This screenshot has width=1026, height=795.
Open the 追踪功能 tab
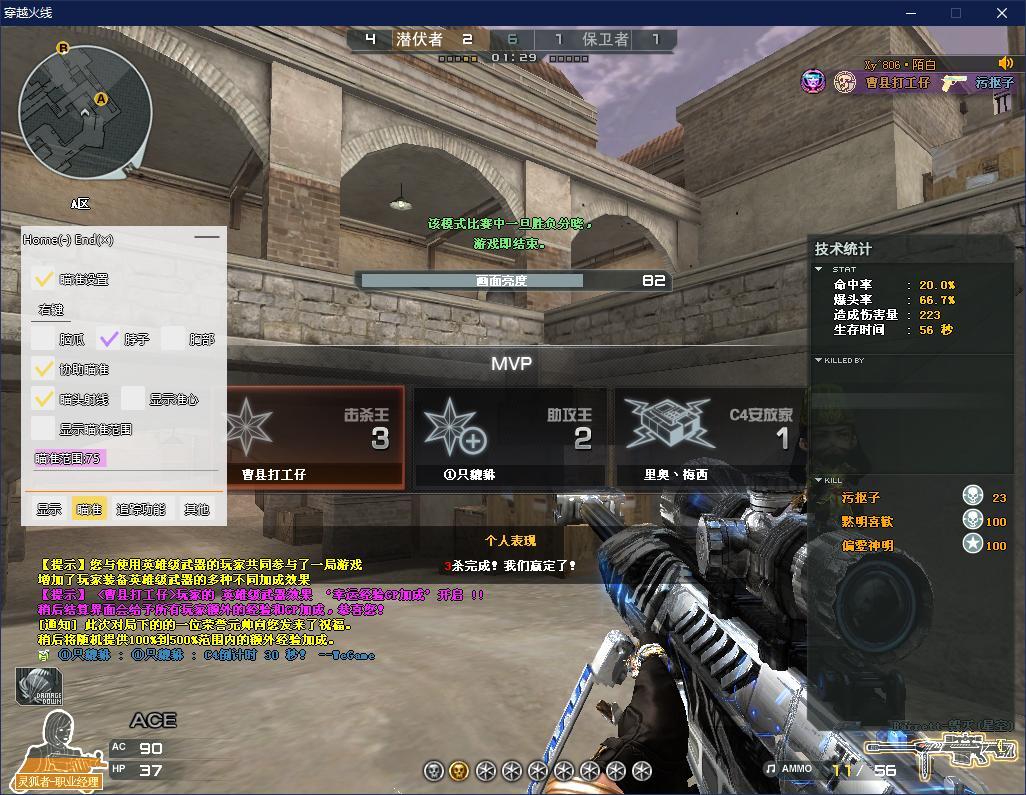pyautogui.click(x=141, y=509)
